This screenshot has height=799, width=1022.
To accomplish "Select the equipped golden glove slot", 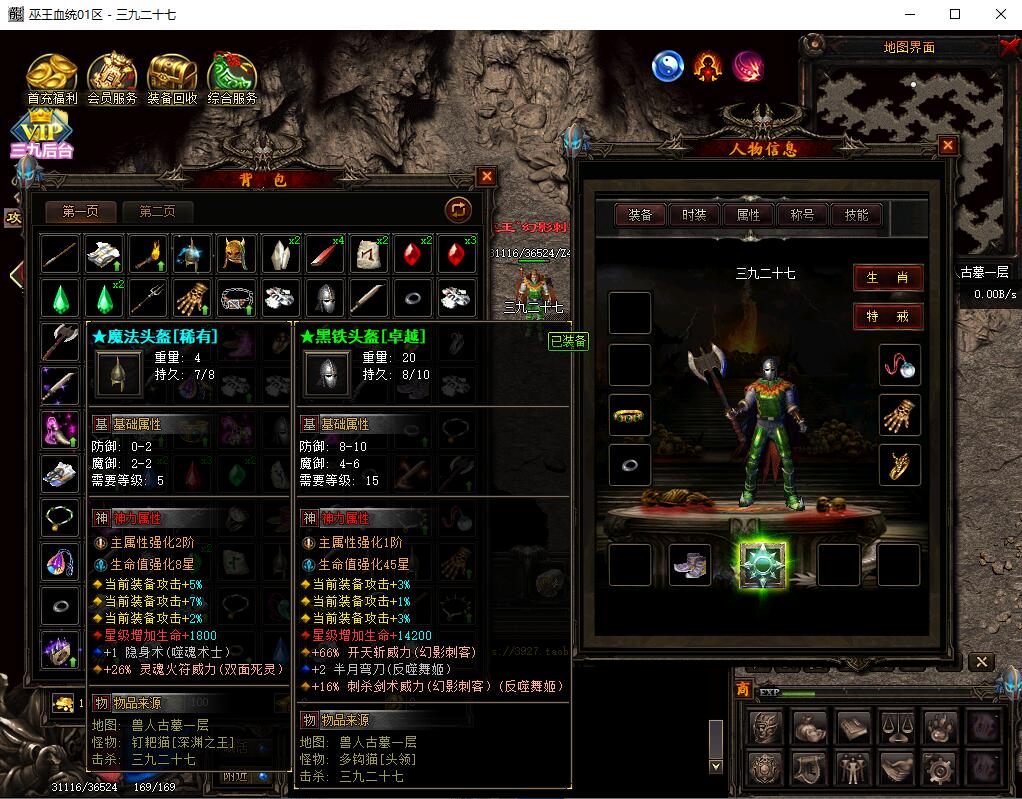I will tap(899, 415).
